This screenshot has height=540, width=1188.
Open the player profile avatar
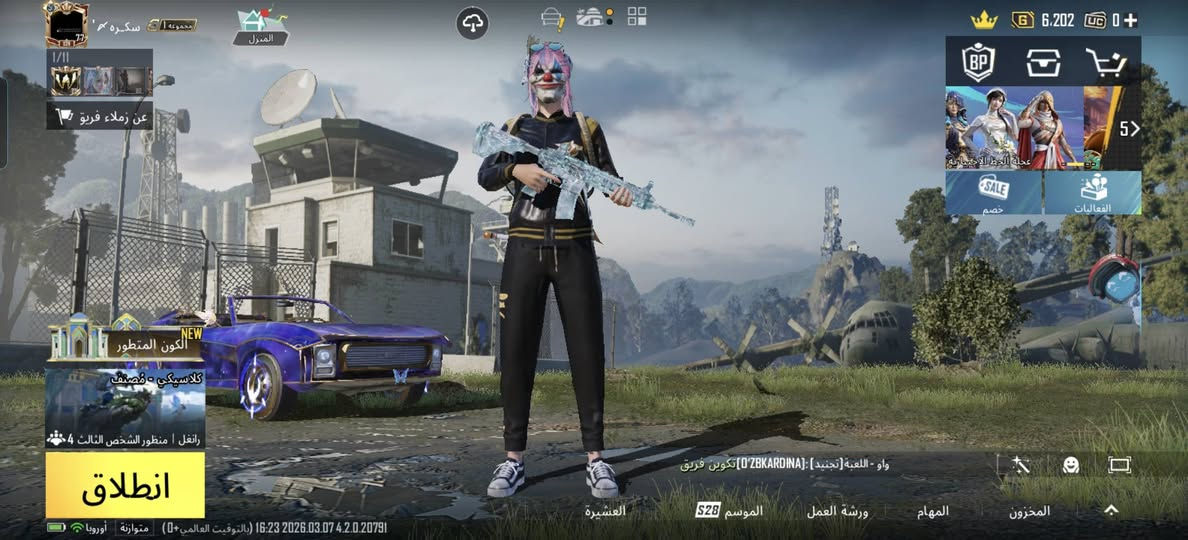point(67,24)
